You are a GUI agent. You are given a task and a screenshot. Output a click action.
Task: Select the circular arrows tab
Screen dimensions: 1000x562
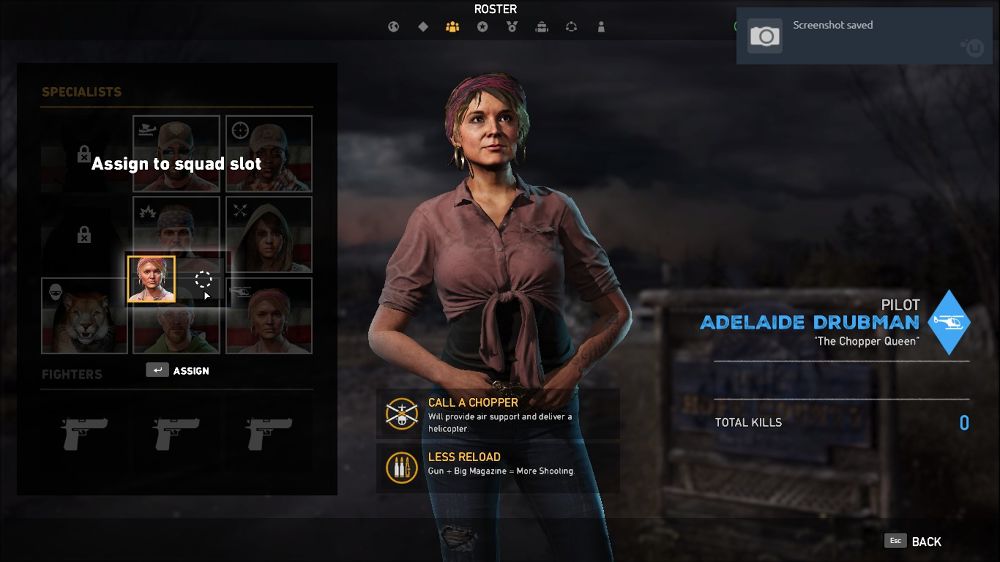571,27
